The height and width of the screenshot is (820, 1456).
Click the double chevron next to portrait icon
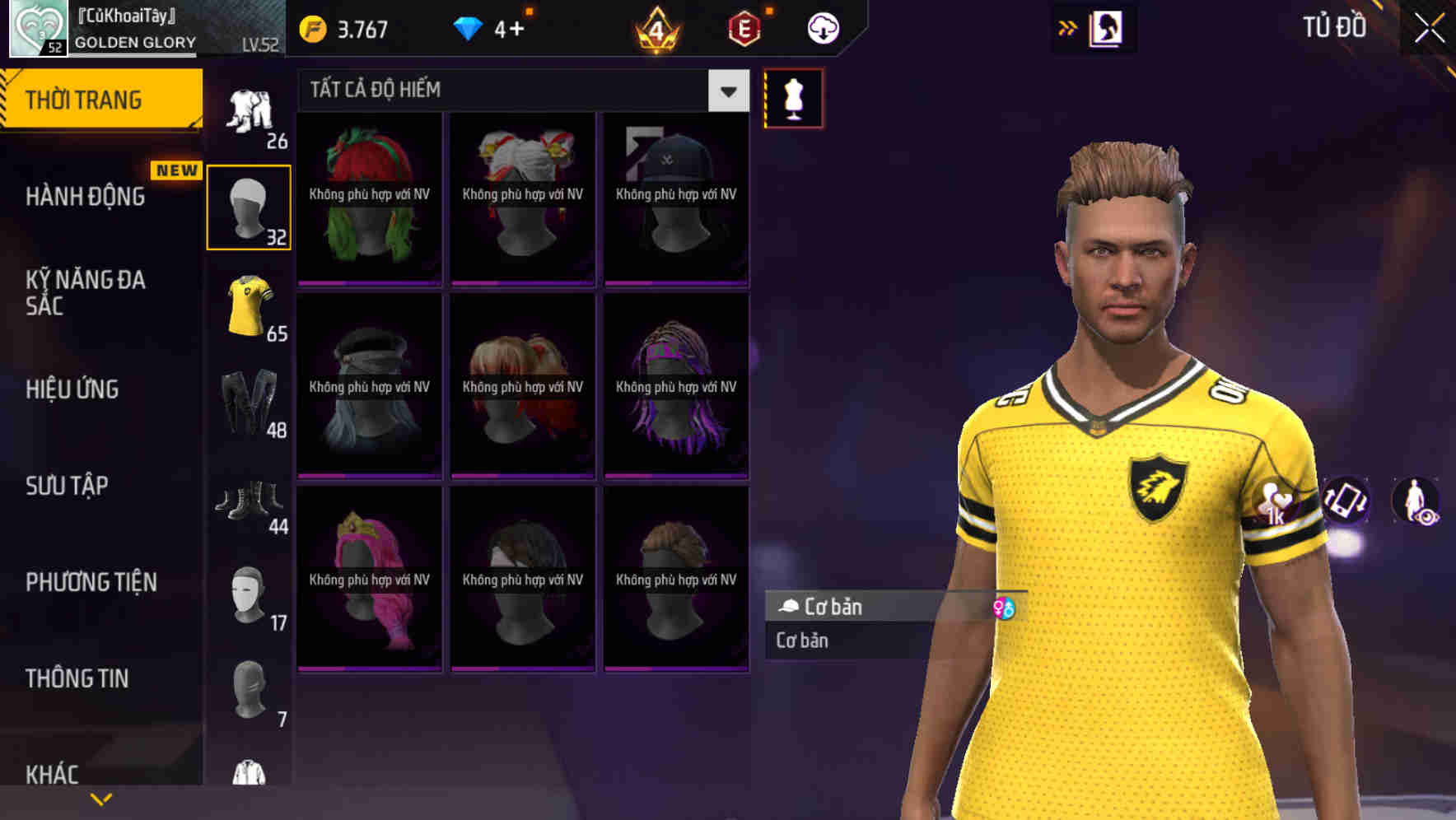click(1067, 27)
